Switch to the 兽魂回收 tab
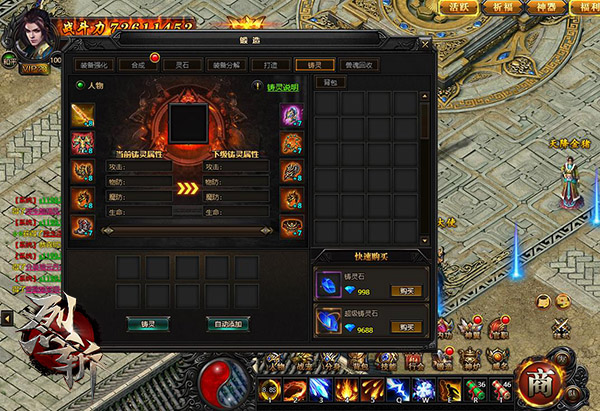The height and width of the screenshot is (411, 600). coord(355,64)
